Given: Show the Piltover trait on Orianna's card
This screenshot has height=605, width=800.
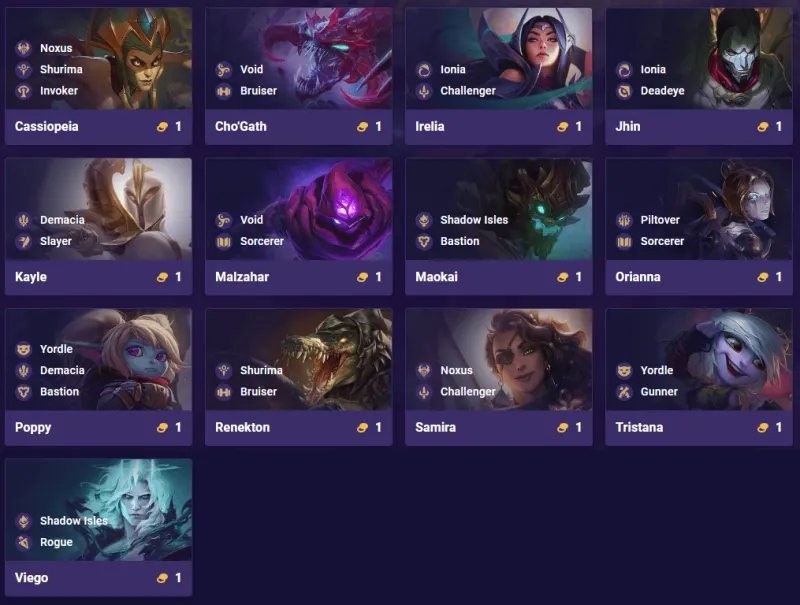Looking at the screenshot, I should point(661,220).
